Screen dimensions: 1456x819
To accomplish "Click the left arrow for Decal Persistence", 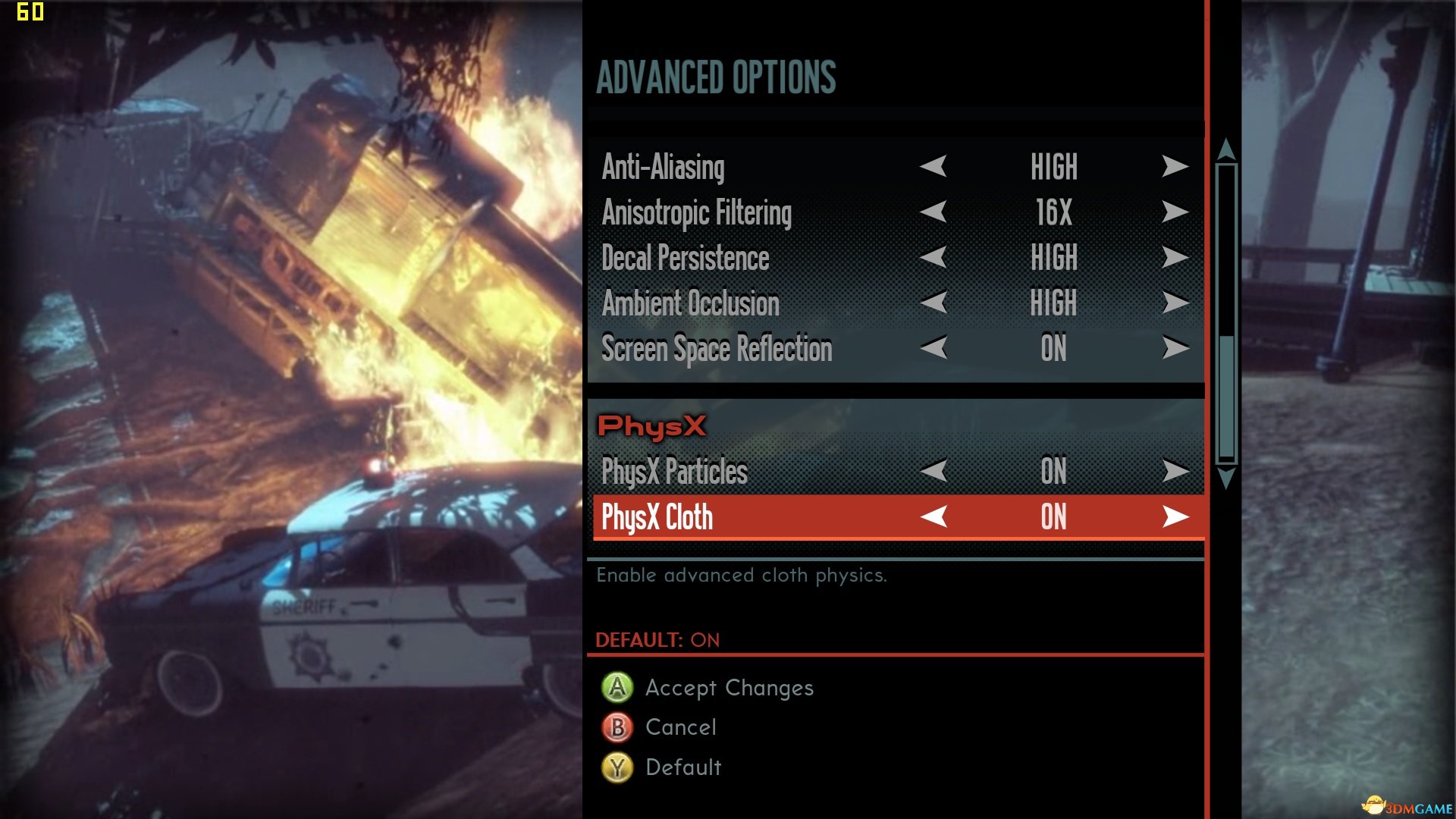I will pyautogui.click(x=934, y=257).
